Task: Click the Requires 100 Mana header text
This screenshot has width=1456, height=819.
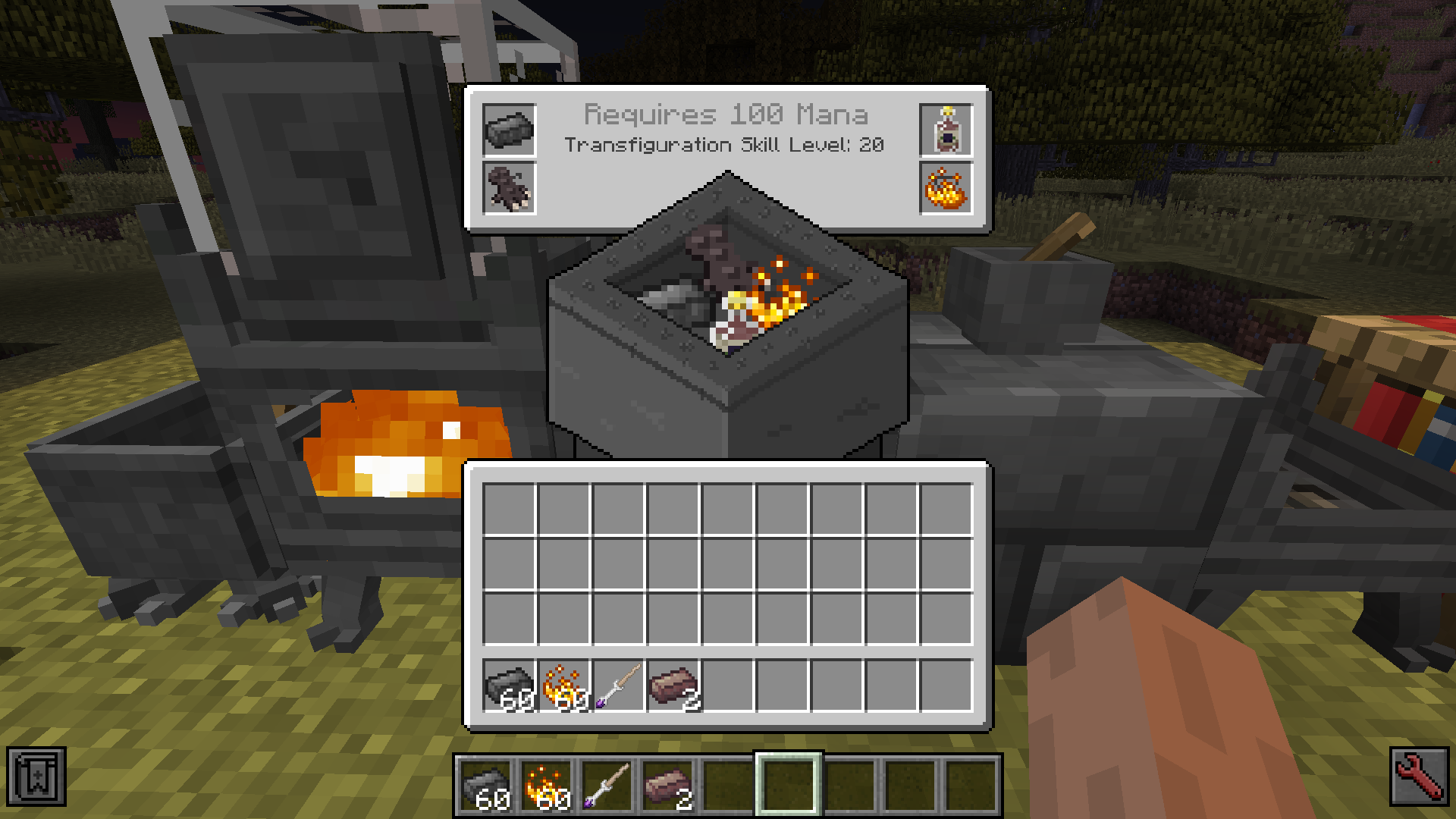Action: (x=726, y=115)
